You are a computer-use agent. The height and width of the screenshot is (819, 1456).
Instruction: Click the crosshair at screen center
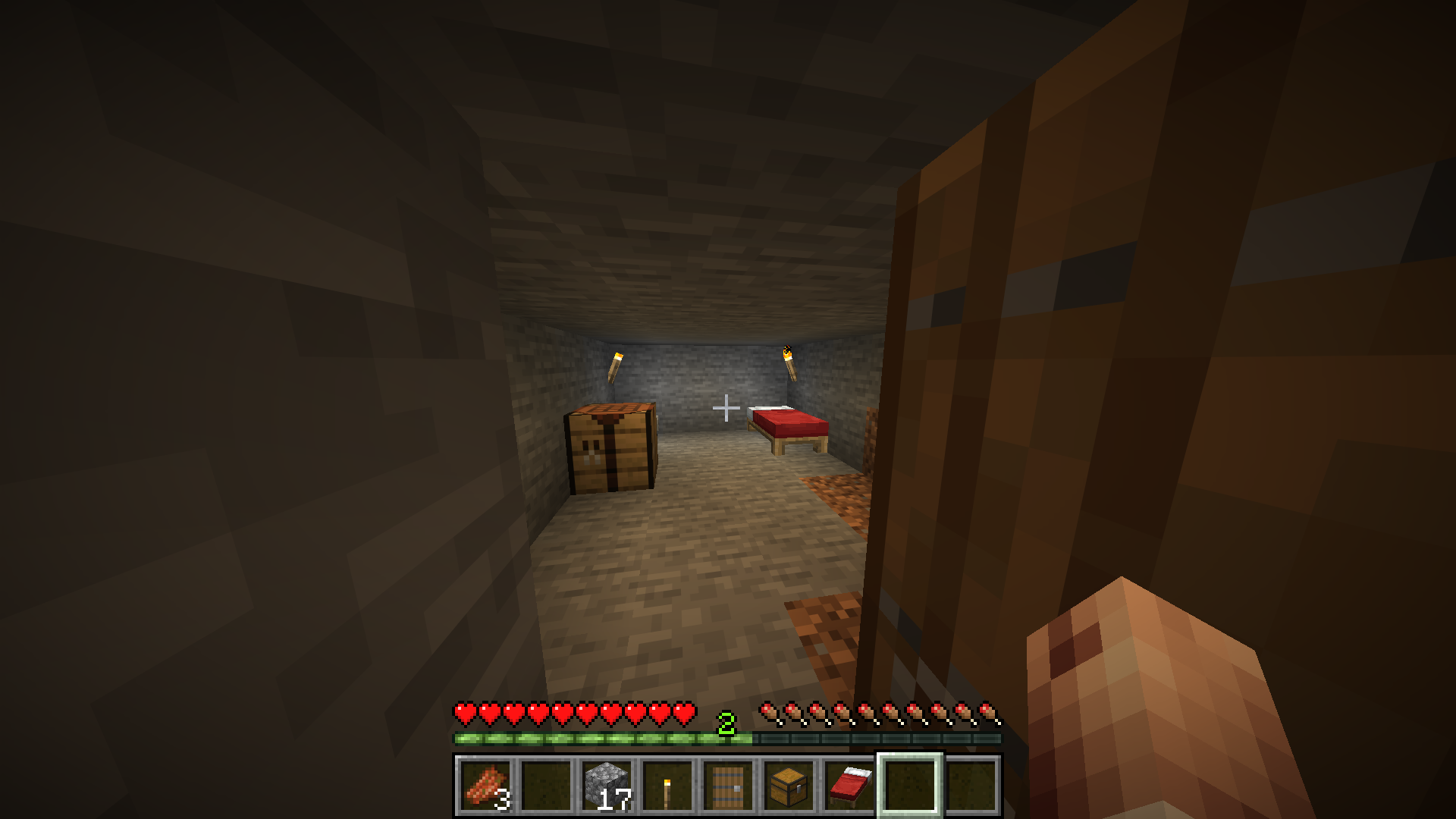tap(726, 409)
